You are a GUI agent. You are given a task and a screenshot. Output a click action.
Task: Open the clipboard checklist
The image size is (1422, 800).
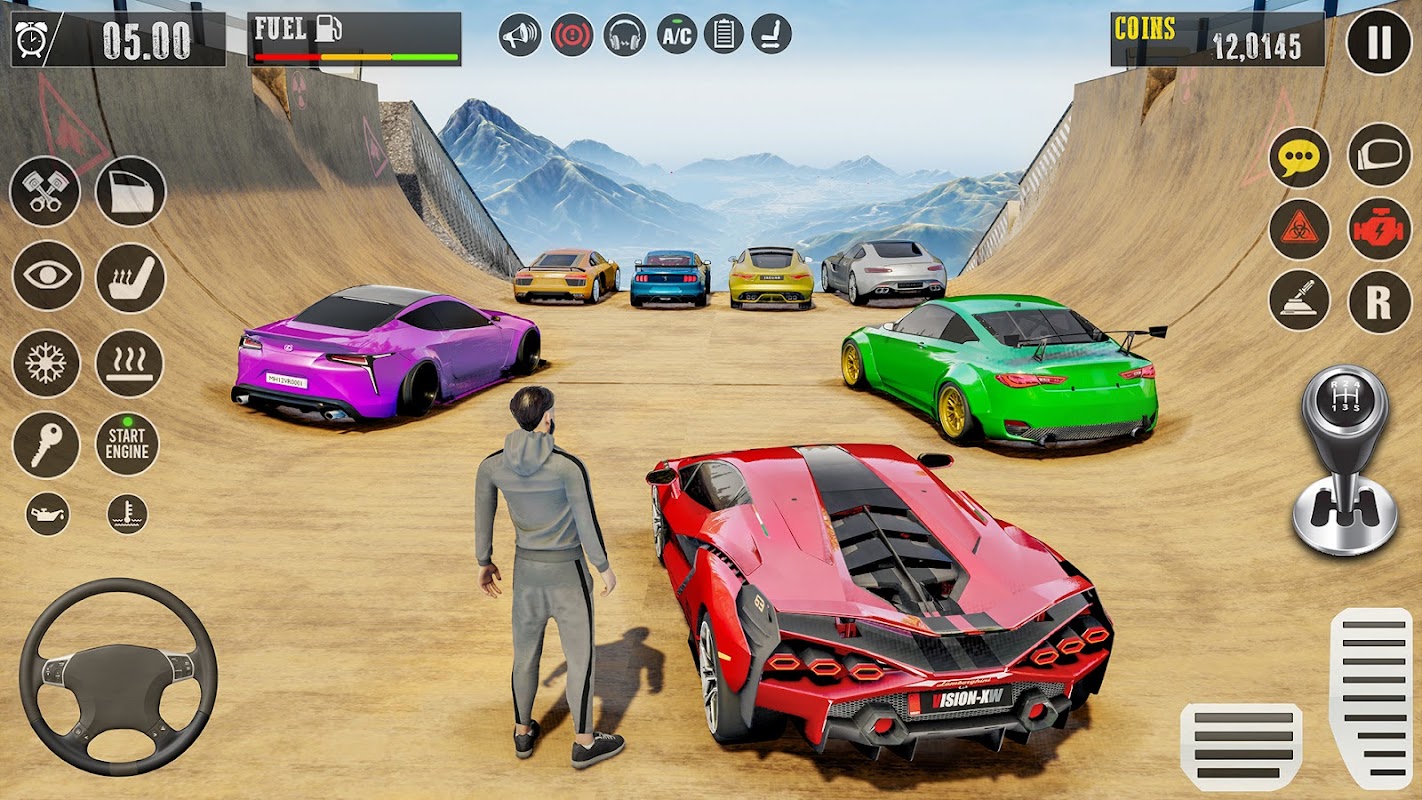point(724,34)
